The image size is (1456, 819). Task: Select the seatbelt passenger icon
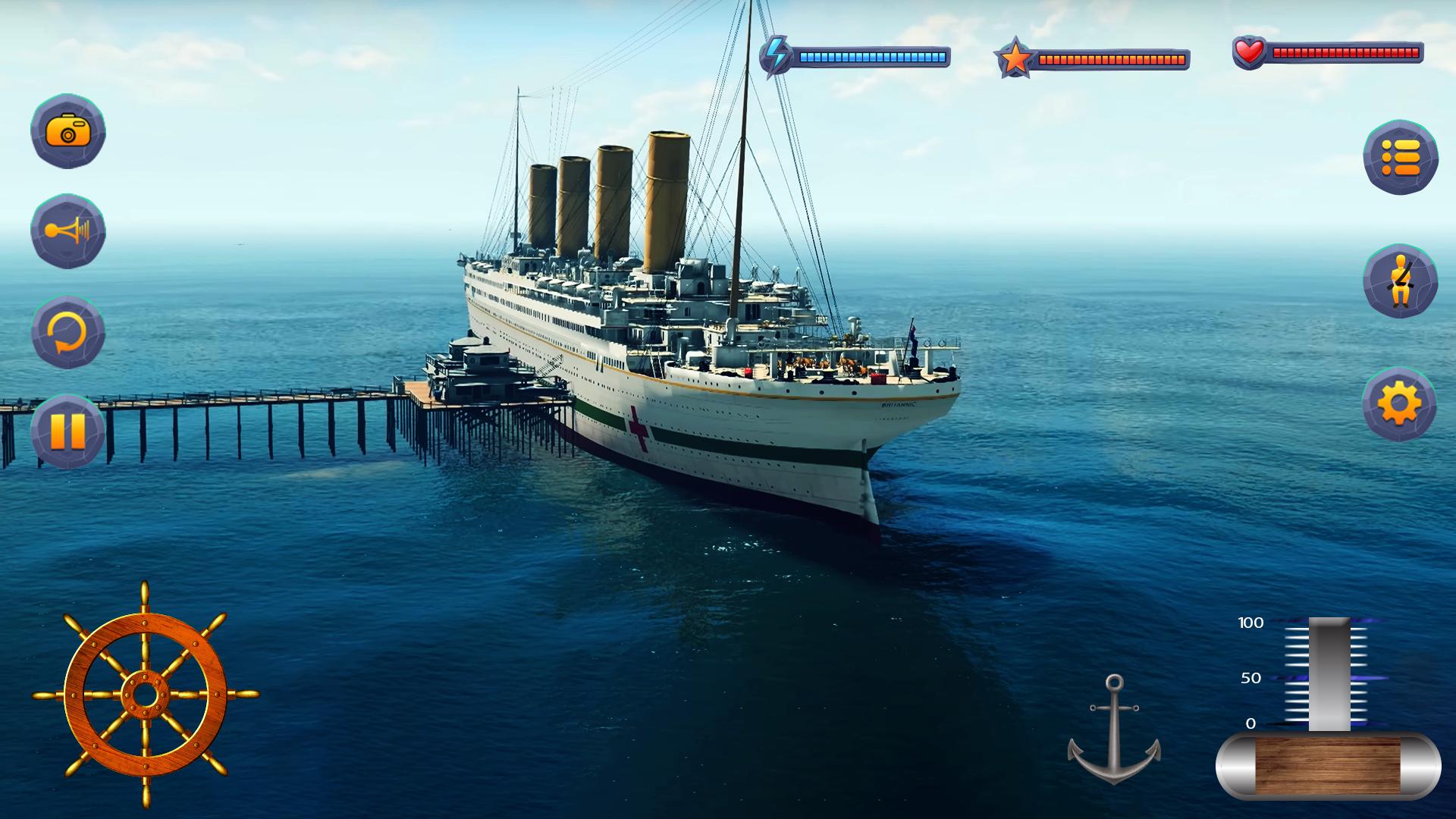1400,281
